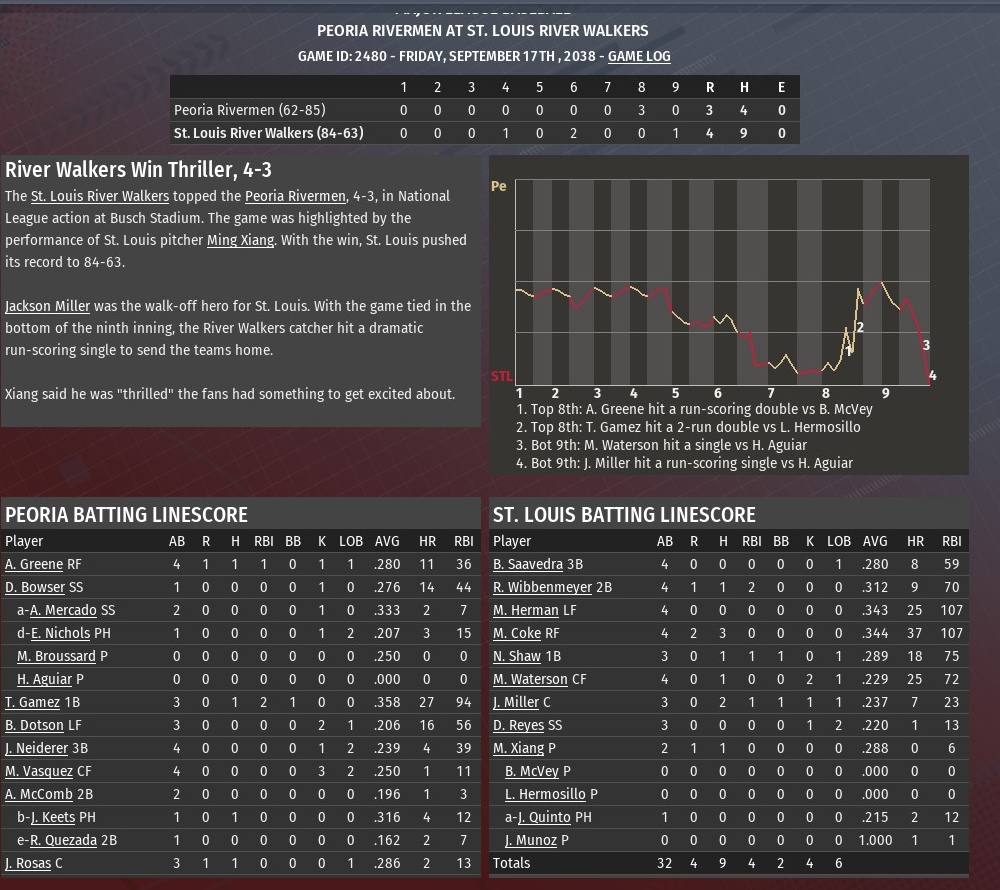Open Ming Xiang's profile from the recap
This screenshot has width=1000, height=890.
point(240,240)
